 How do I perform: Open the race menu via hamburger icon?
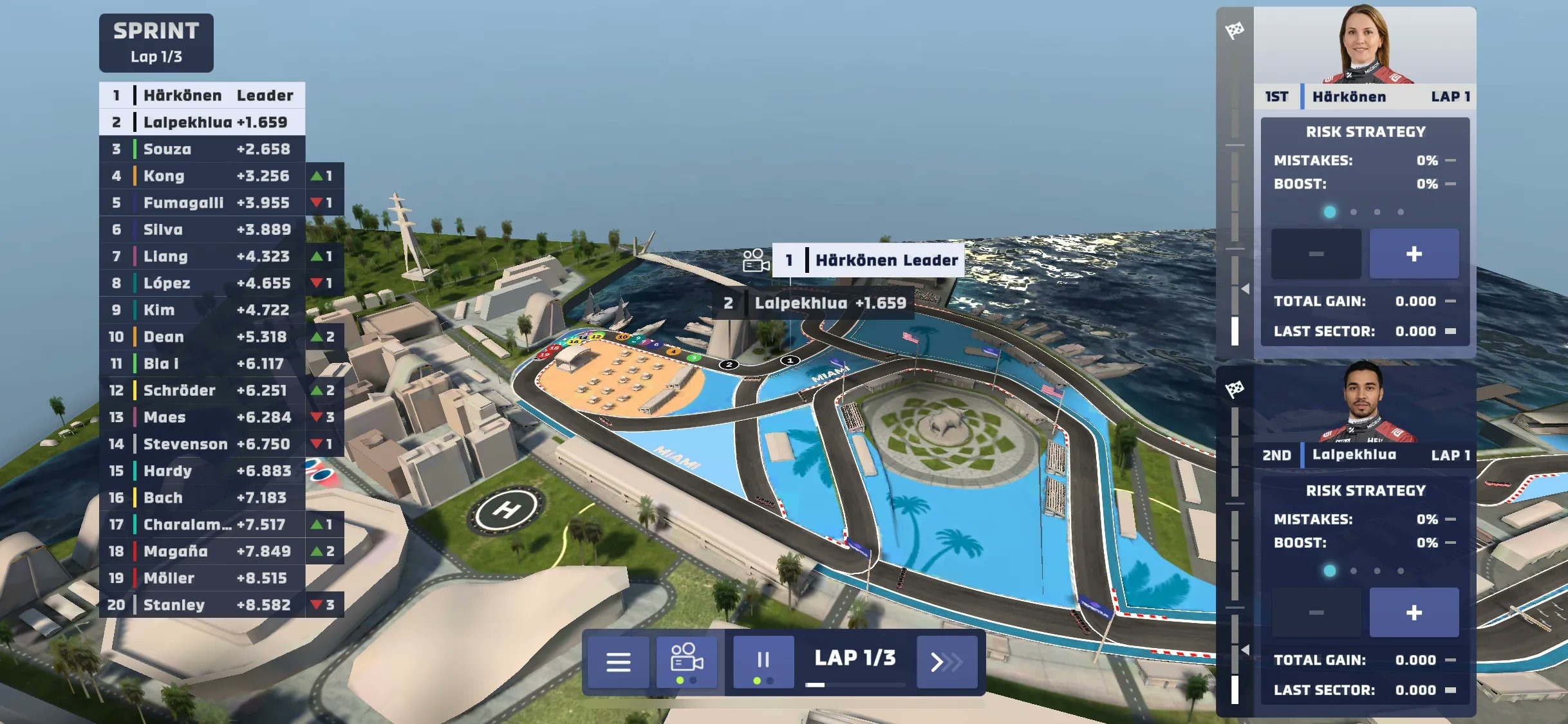tap(619, 663)
